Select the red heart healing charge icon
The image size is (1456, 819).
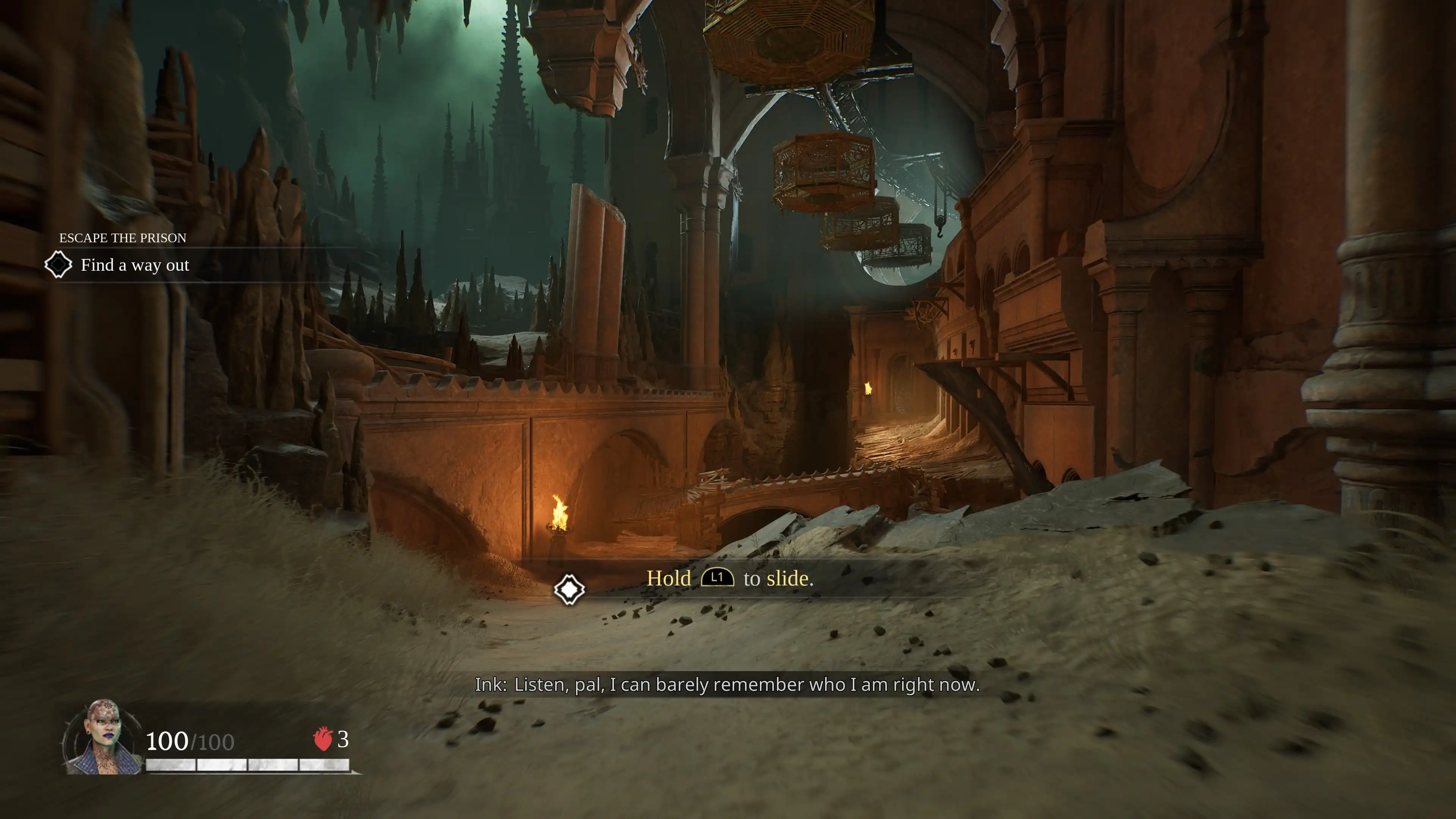coord(323,739)
